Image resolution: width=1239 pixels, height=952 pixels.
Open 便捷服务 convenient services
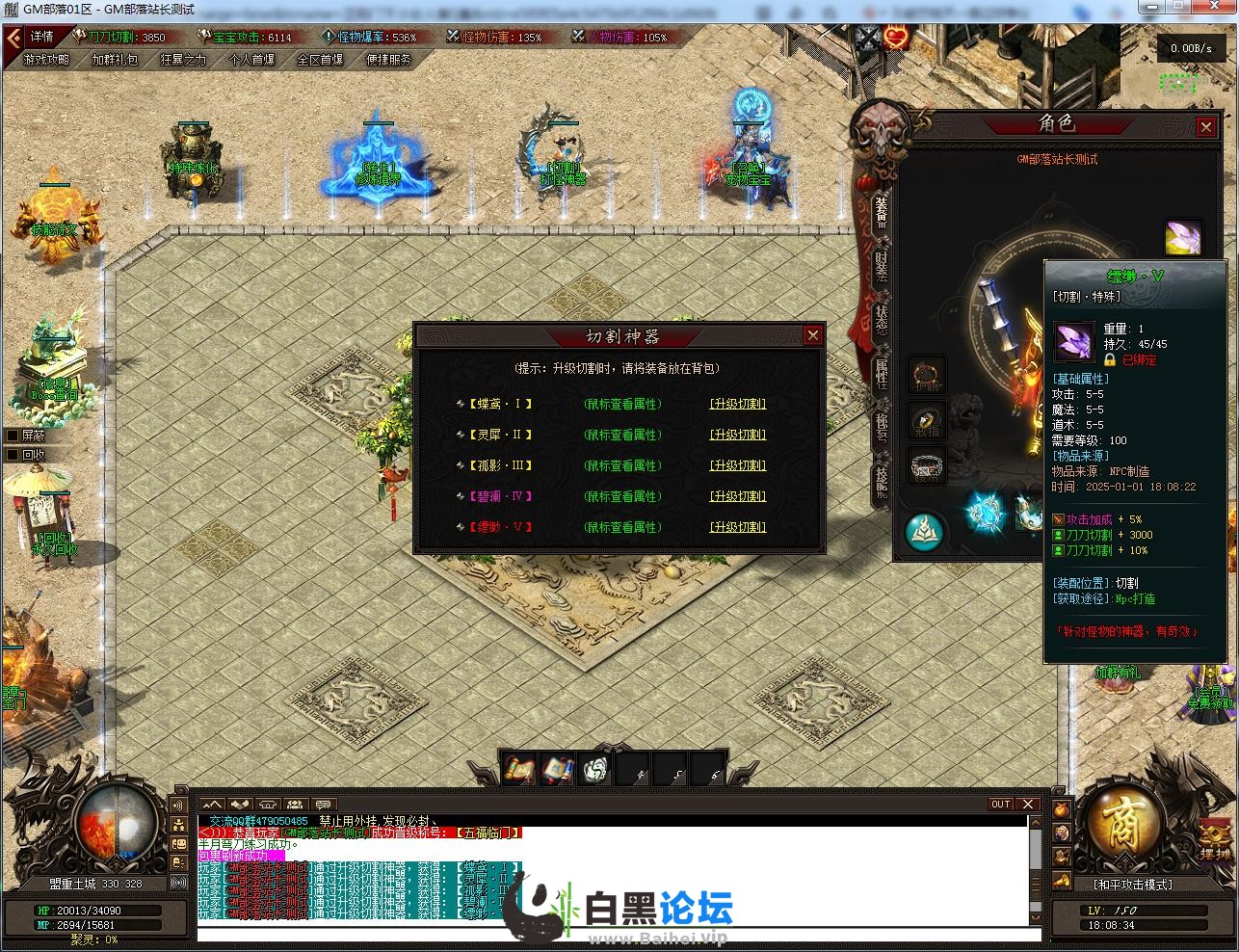coord(388,59)
